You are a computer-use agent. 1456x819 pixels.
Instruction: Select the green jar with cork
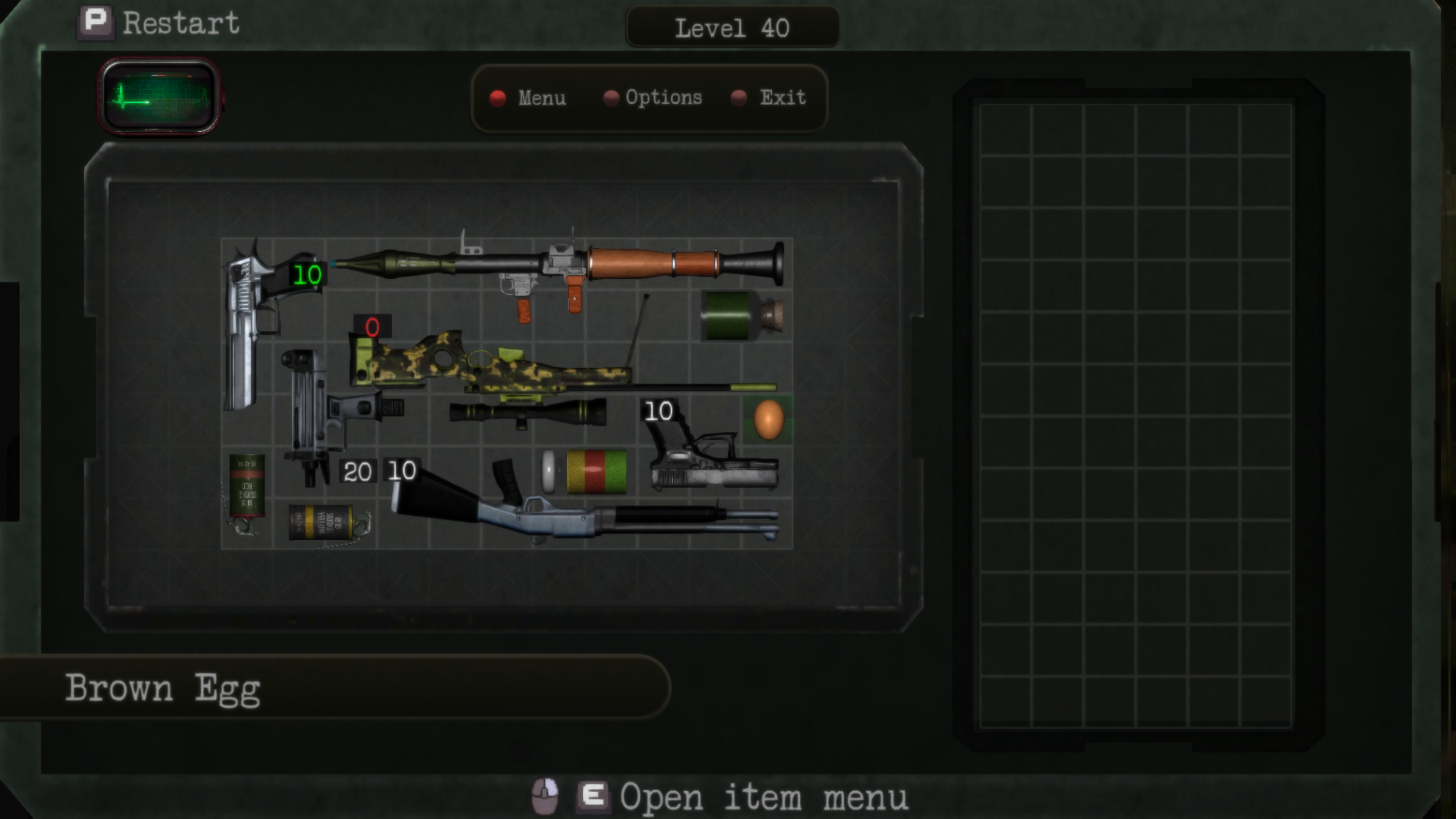coord(742,316)
